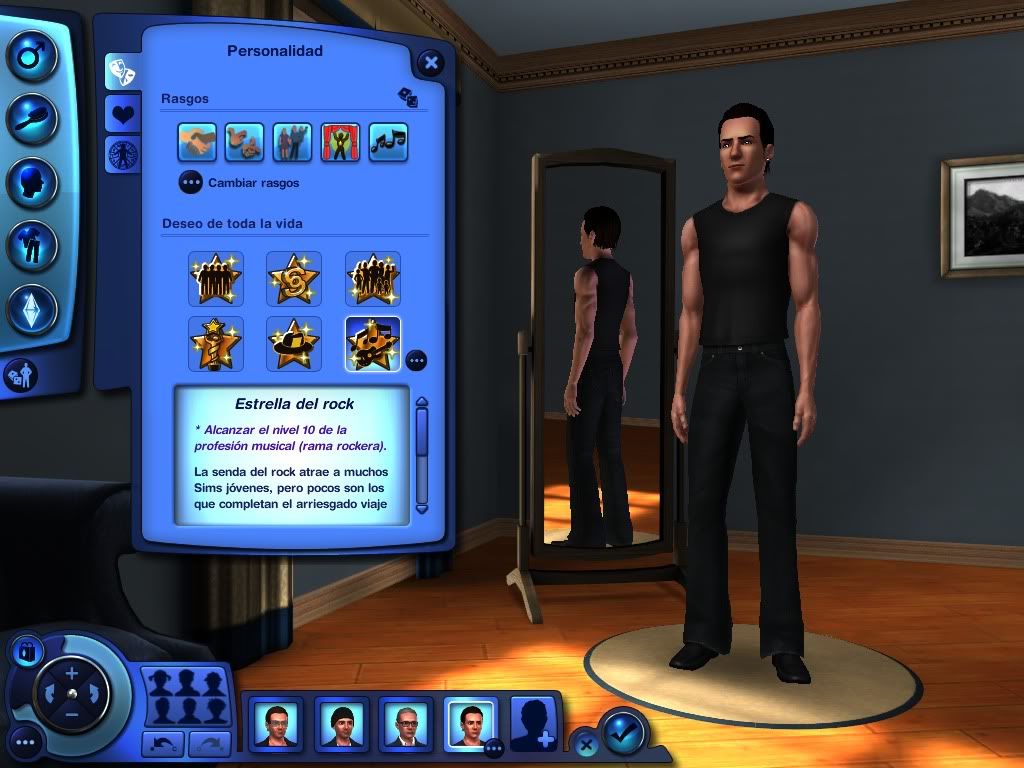Open the zodiac sign tab

click(x=123, y=154)
